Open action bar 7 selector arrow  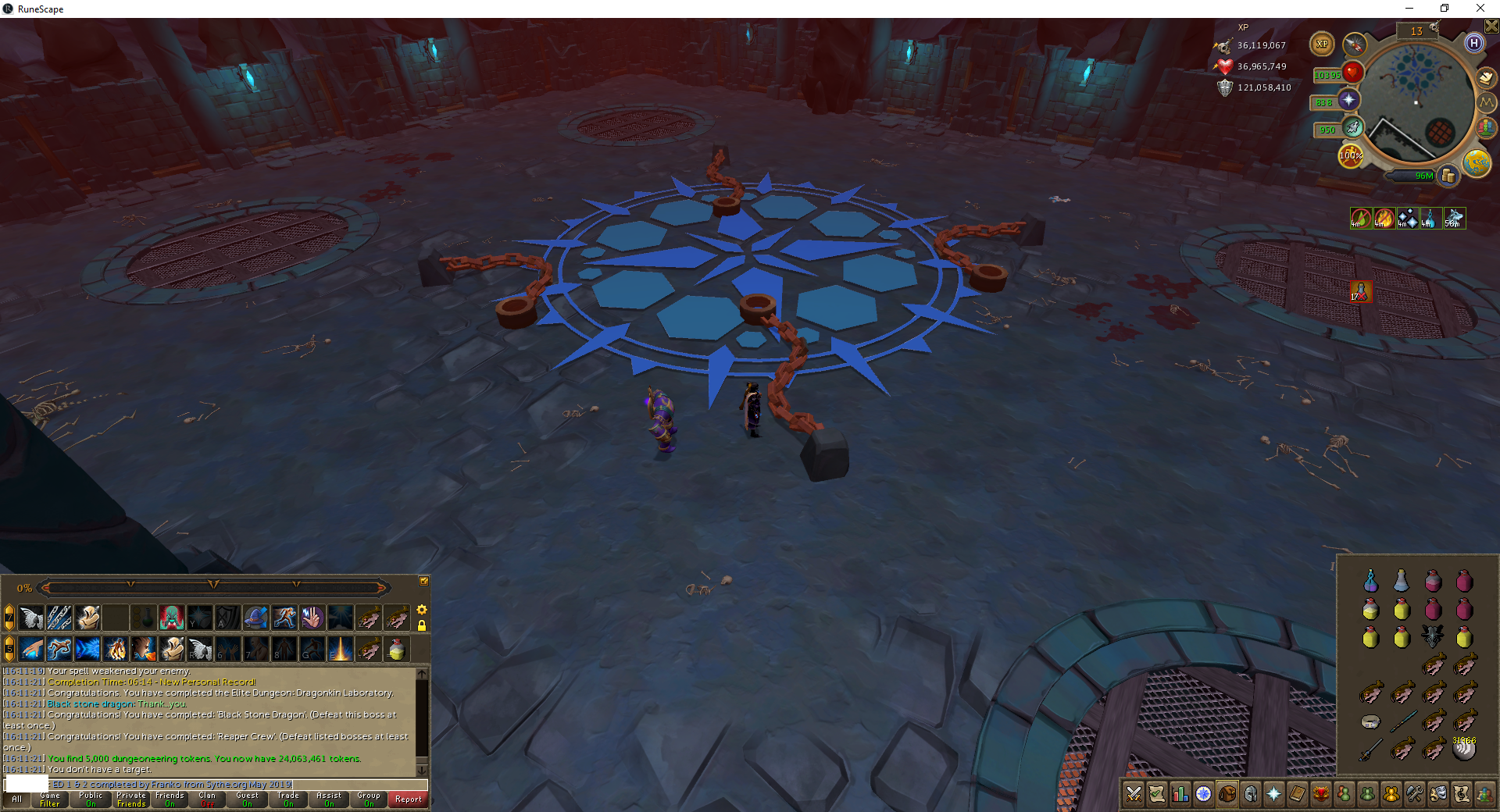(x=9, y=617)
